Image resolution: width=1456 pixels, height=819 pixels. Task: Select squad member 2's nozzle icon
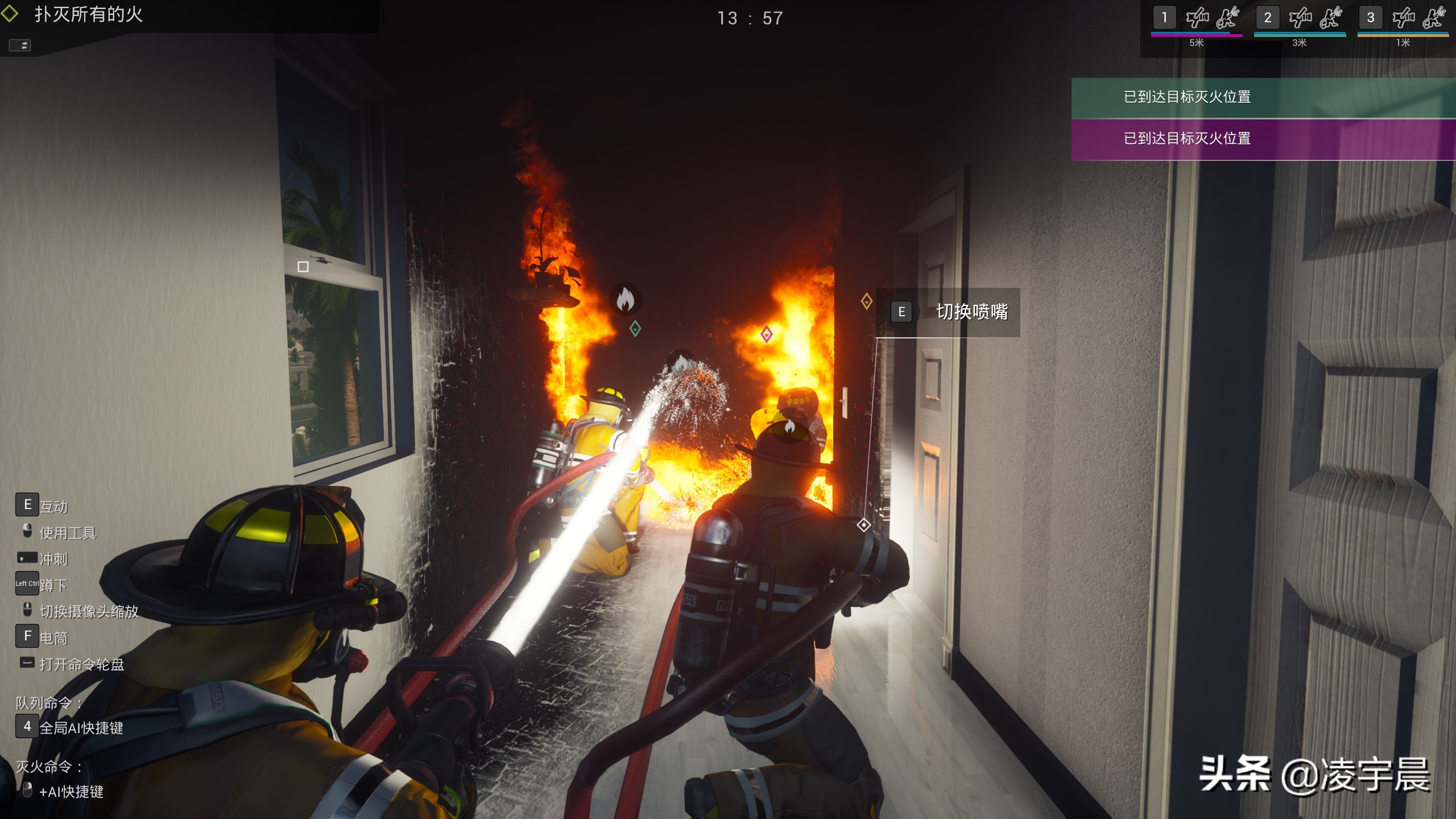(1300, 18)
